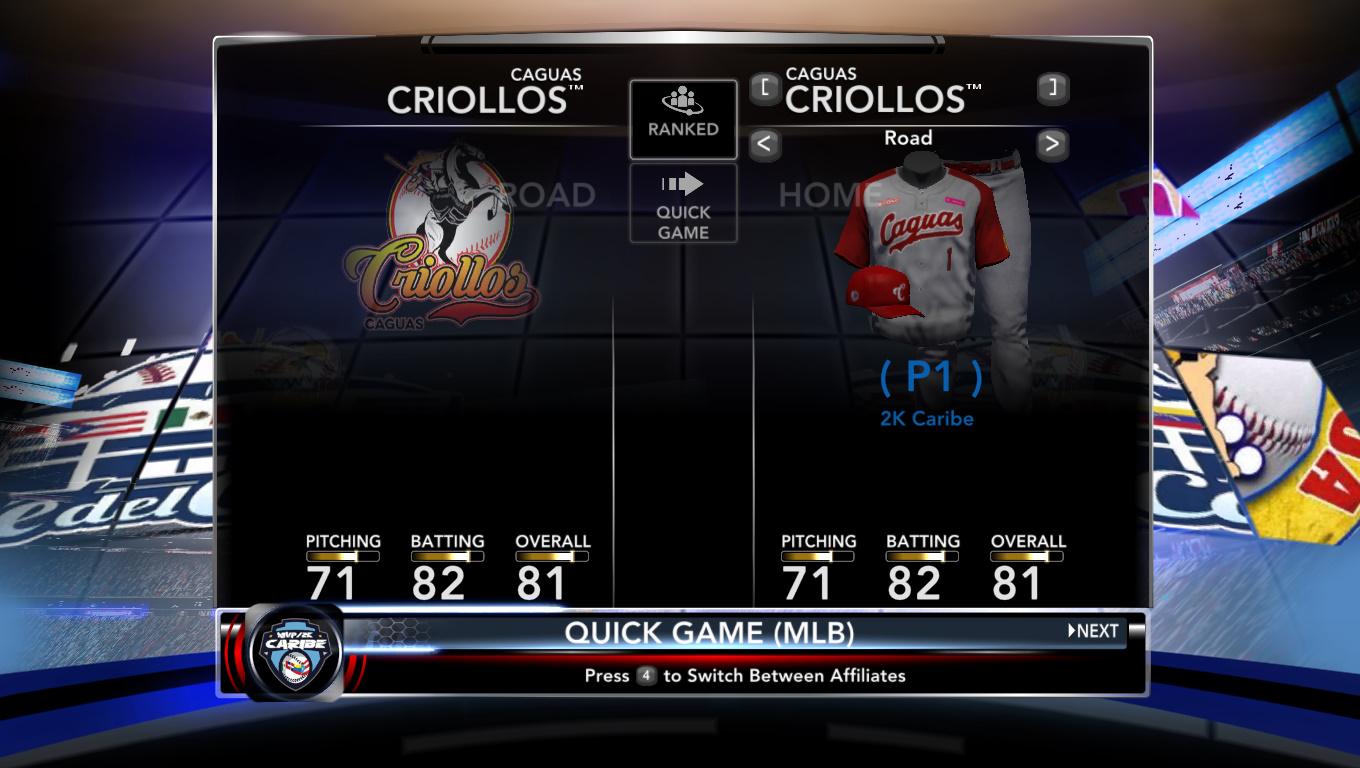Image resolution: width=1360 pixels, height=768 pixels.
Task: Click the left arrow beside Road uniform
Action: (x=763, y=144)
